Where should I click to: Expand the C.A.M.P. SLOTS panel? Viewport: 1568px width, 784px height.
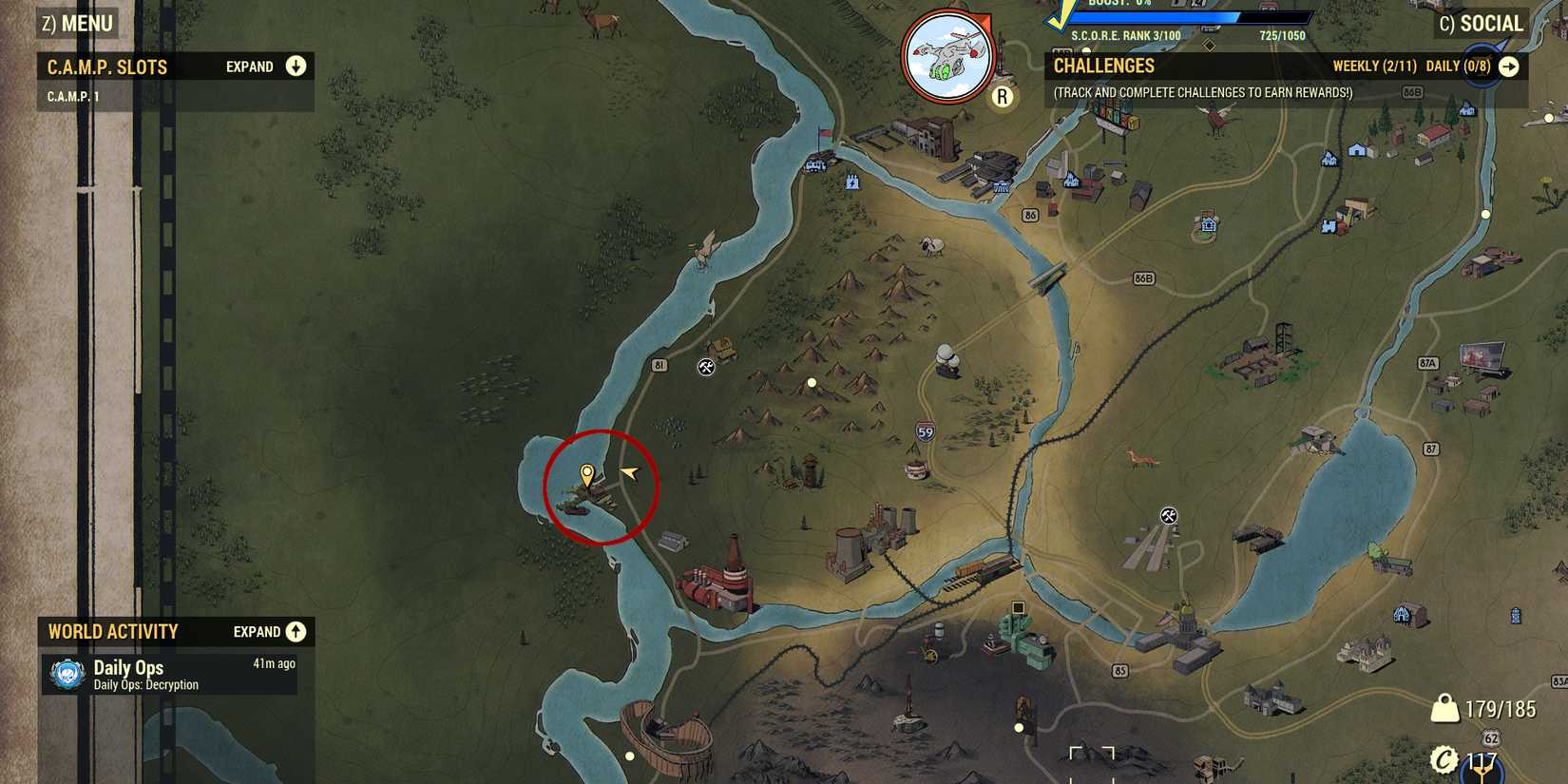tap(296, 67)
